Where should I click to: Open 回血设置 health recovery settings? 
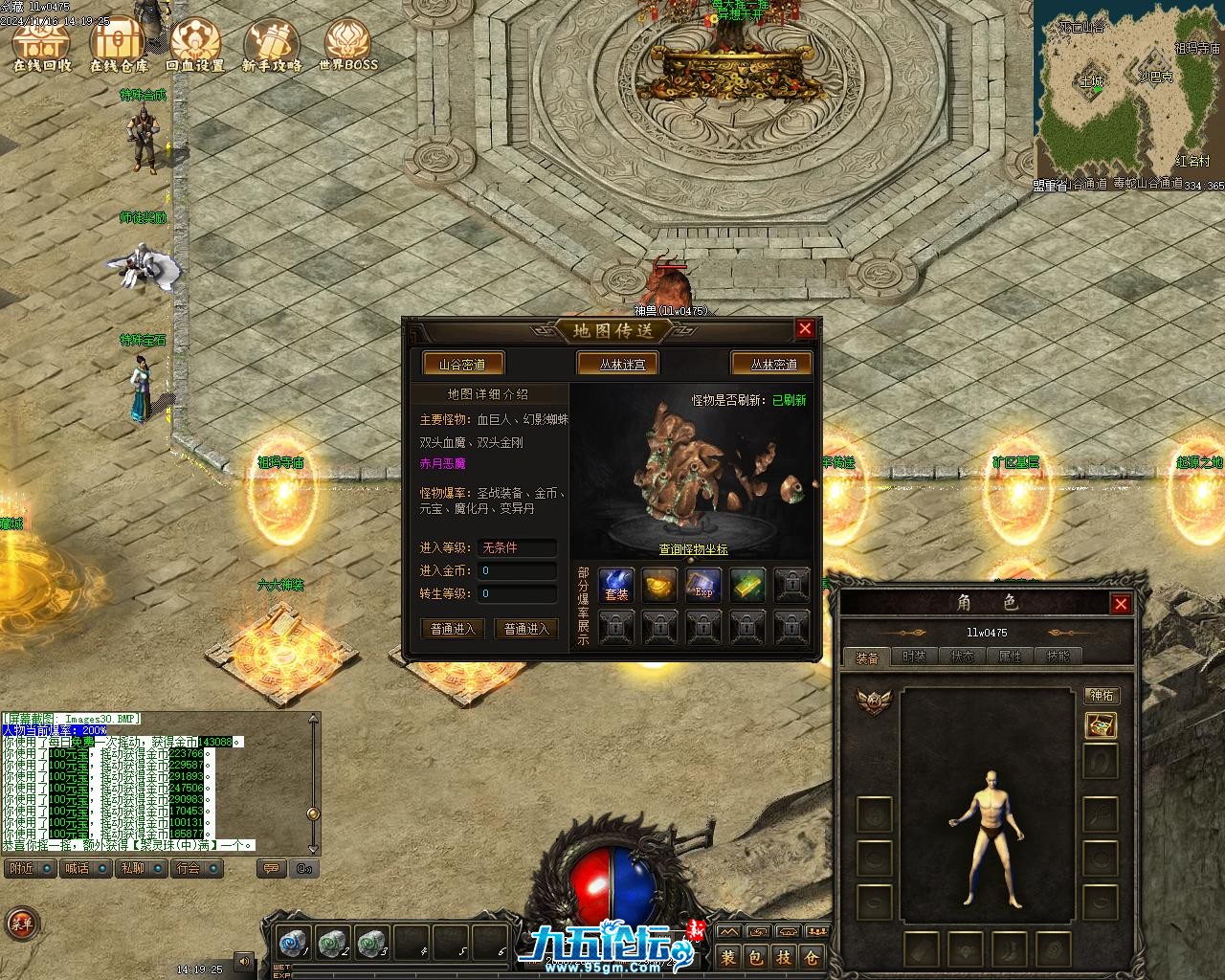(195, 46)
